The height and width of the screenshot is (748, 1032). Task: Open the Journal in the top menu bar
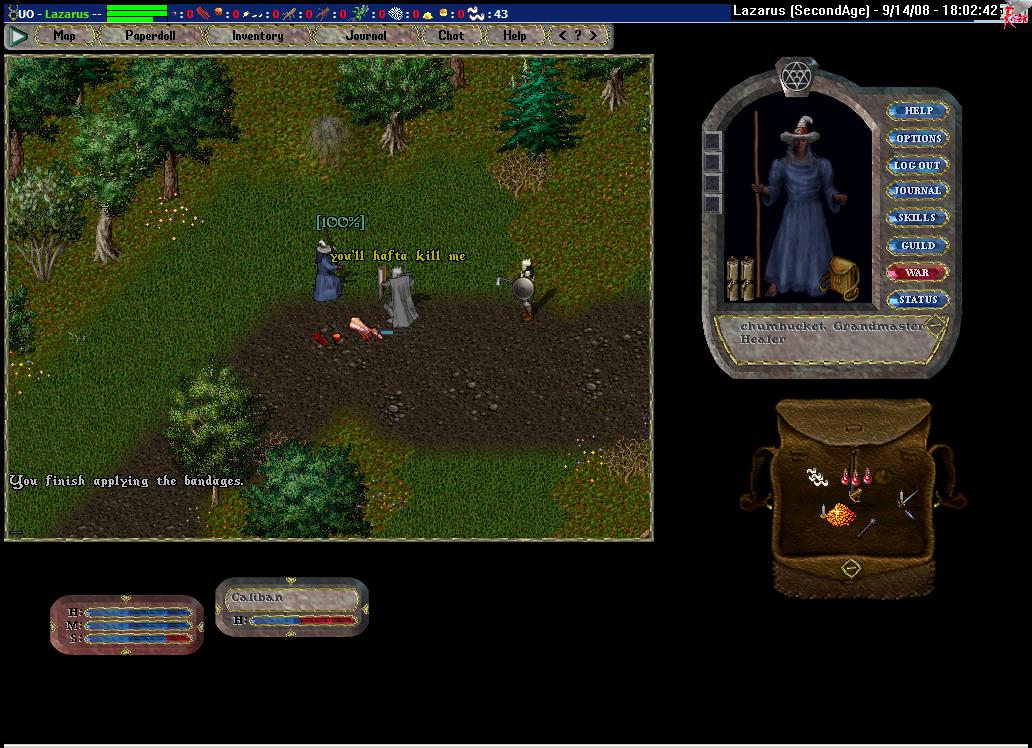366,36
